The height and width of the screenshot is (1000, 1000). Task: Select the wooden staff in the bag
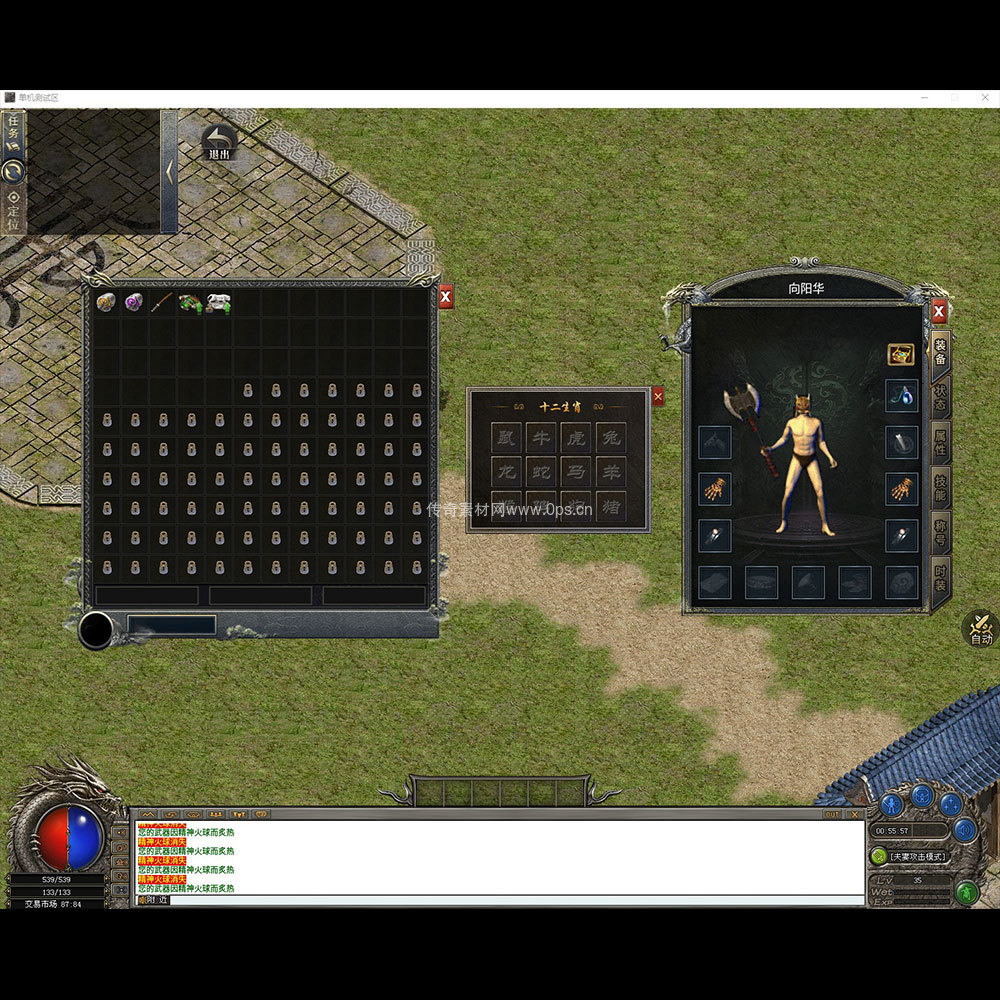click(x=162, y=302)
